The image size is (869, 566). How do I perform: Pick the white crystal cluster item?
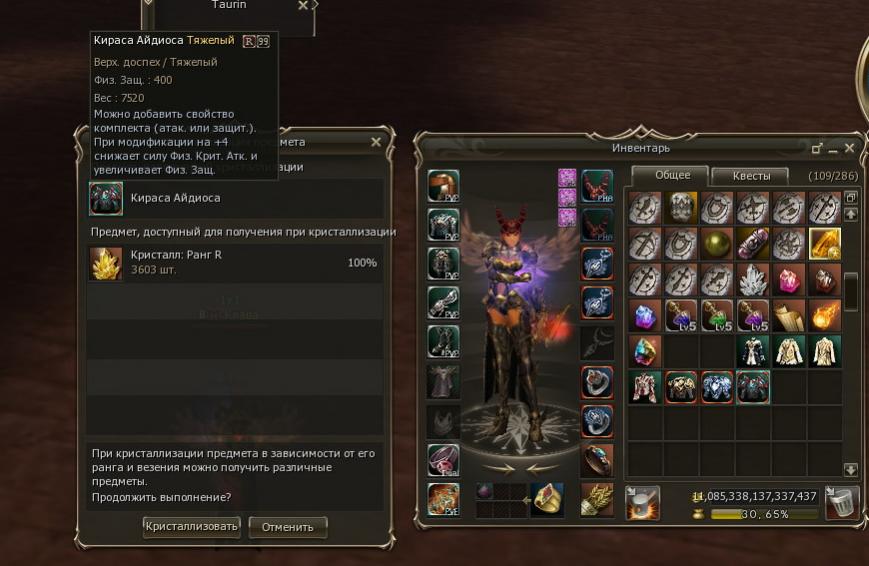click(752, 280)
